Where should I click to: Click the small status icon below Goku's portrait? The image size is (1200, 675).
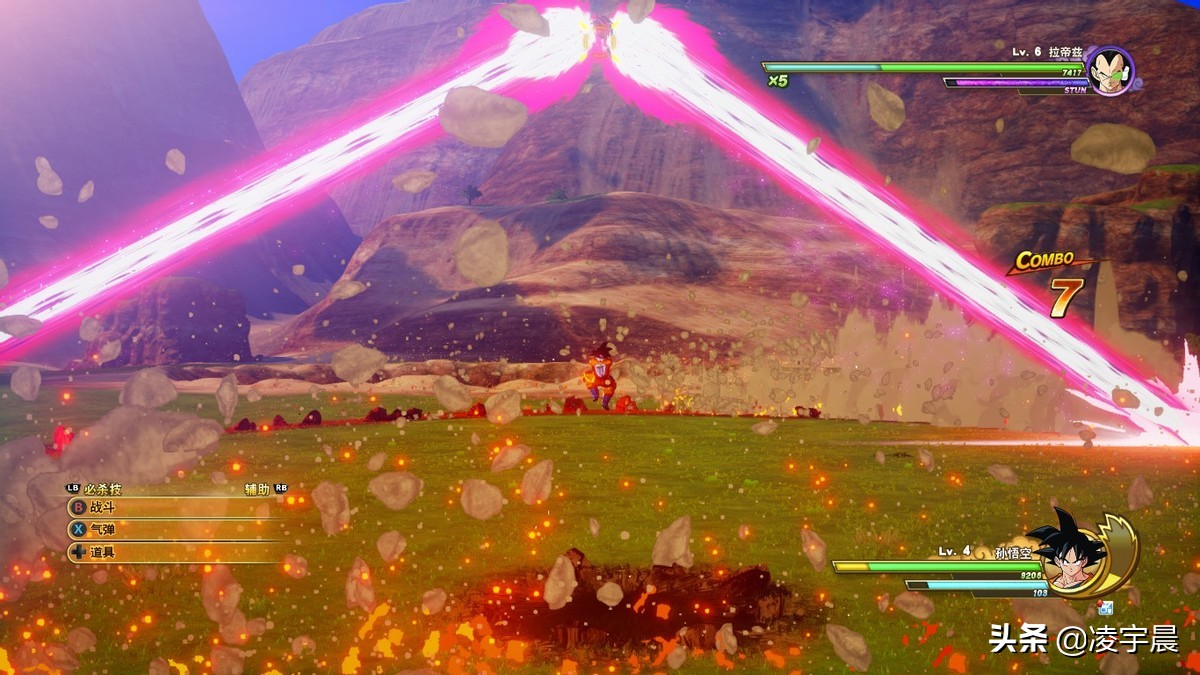tap(1104, 607)
